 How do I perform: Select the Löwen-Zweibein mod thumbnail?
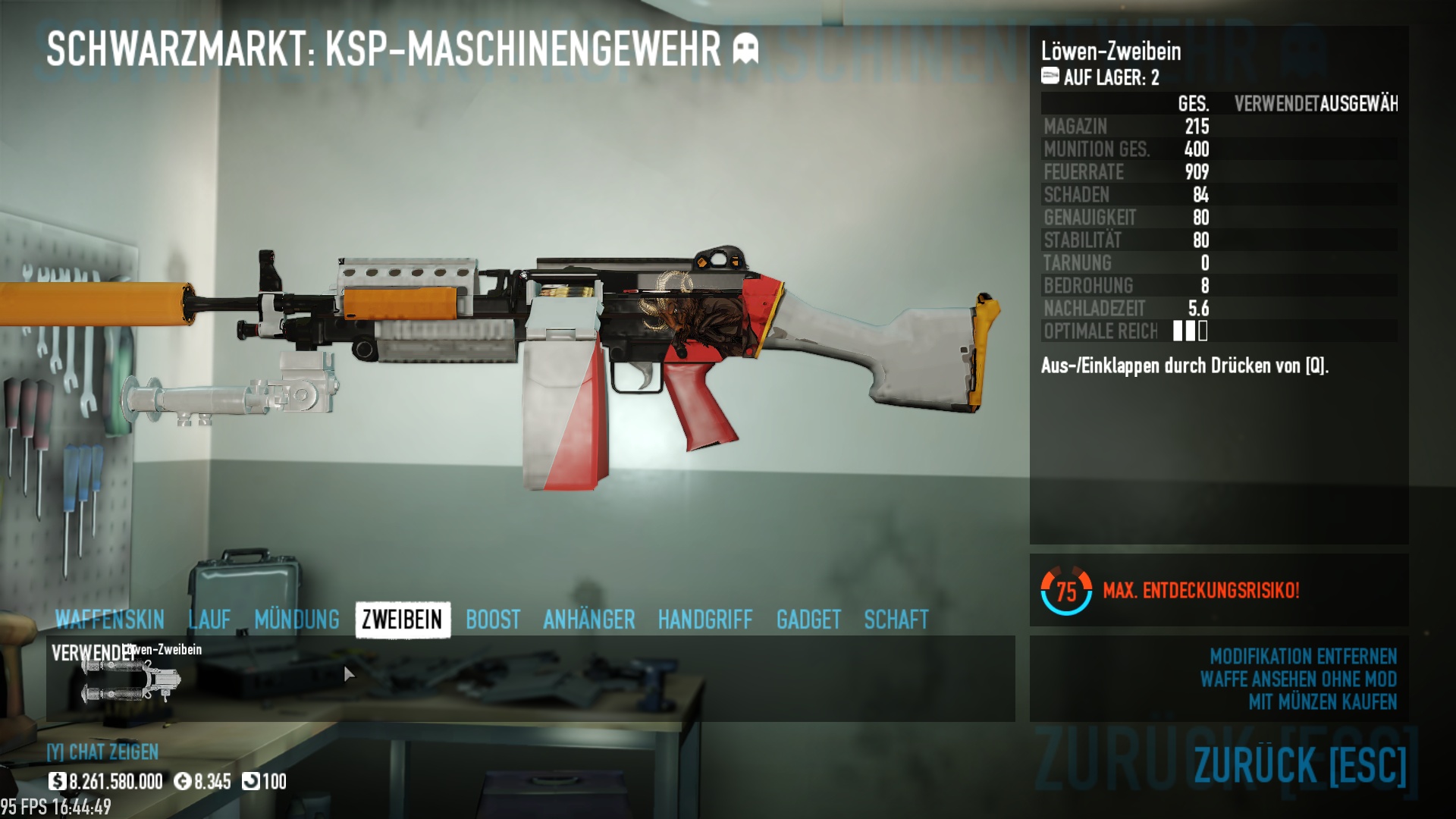(x=130, y=680)
